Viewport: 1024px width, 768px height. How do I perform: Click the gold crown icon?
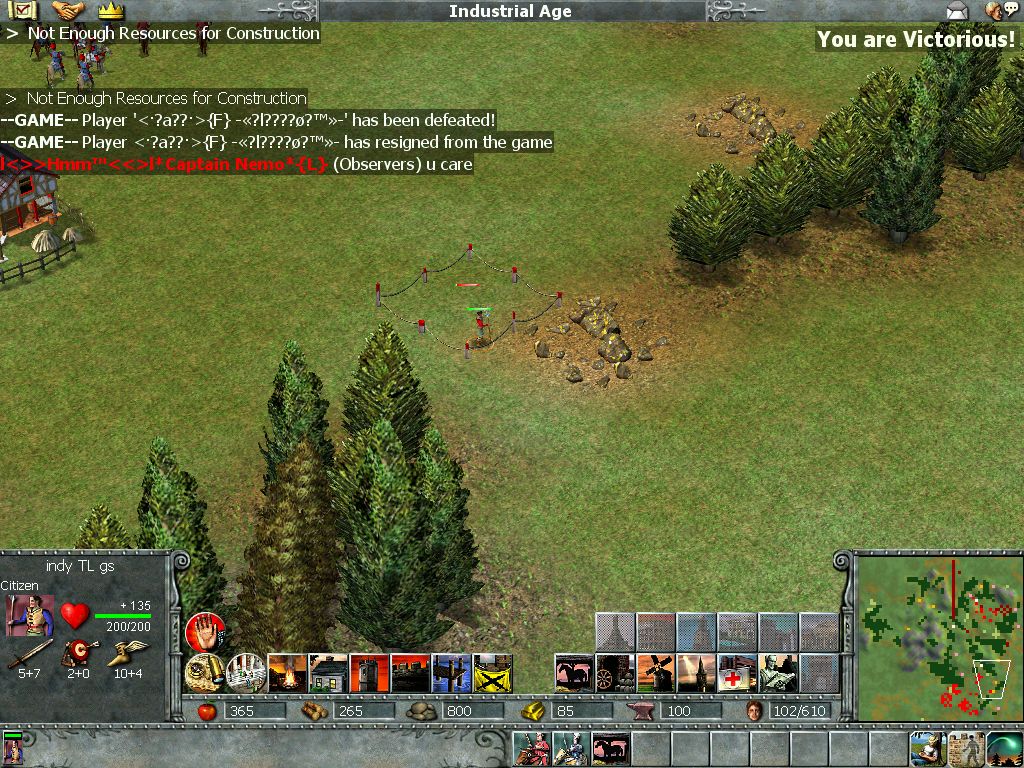click(x=110, y=11)
